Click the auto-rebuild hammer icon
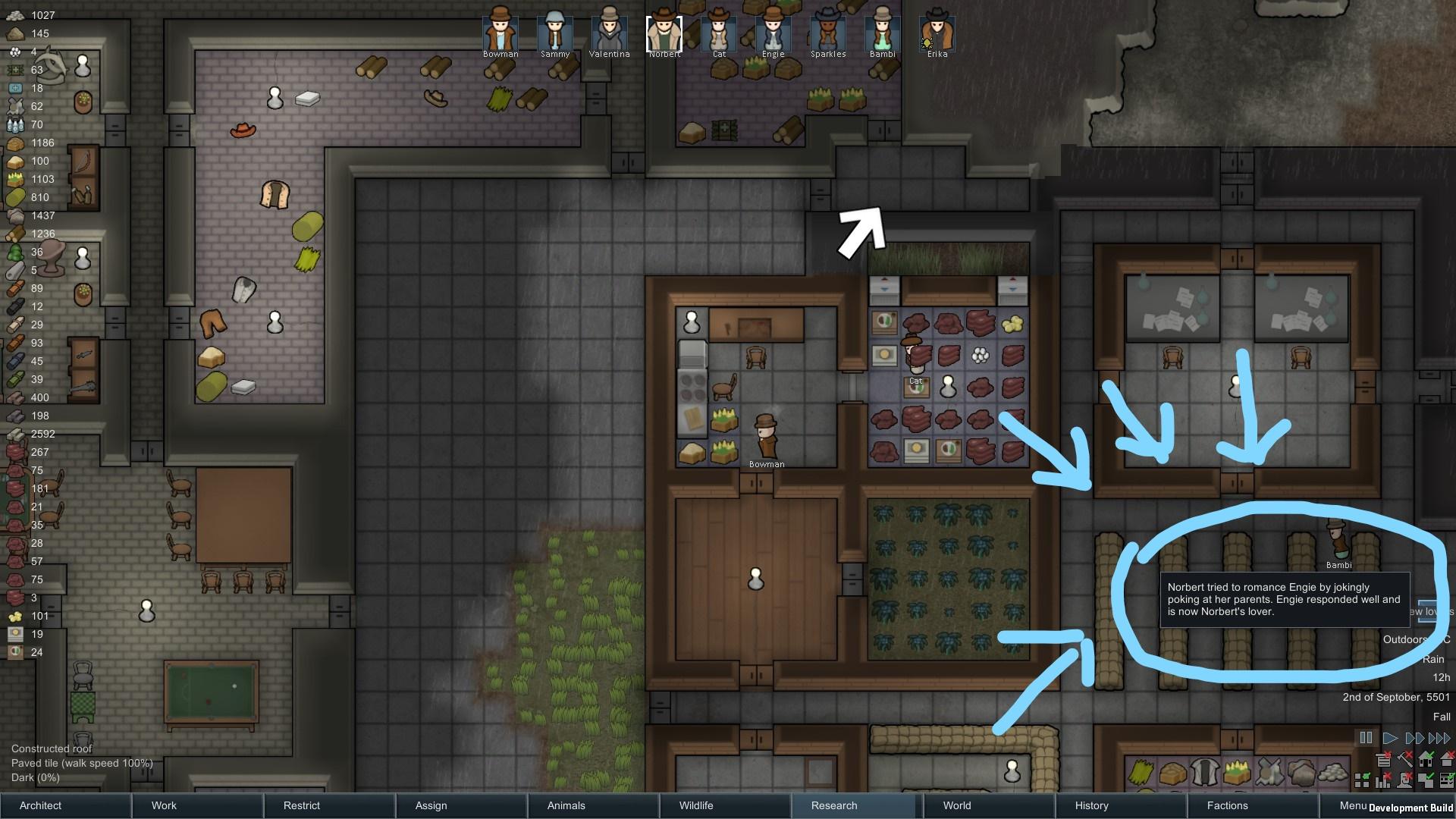This screenshot has width=1456, height=819. (x=1404, y=761)
